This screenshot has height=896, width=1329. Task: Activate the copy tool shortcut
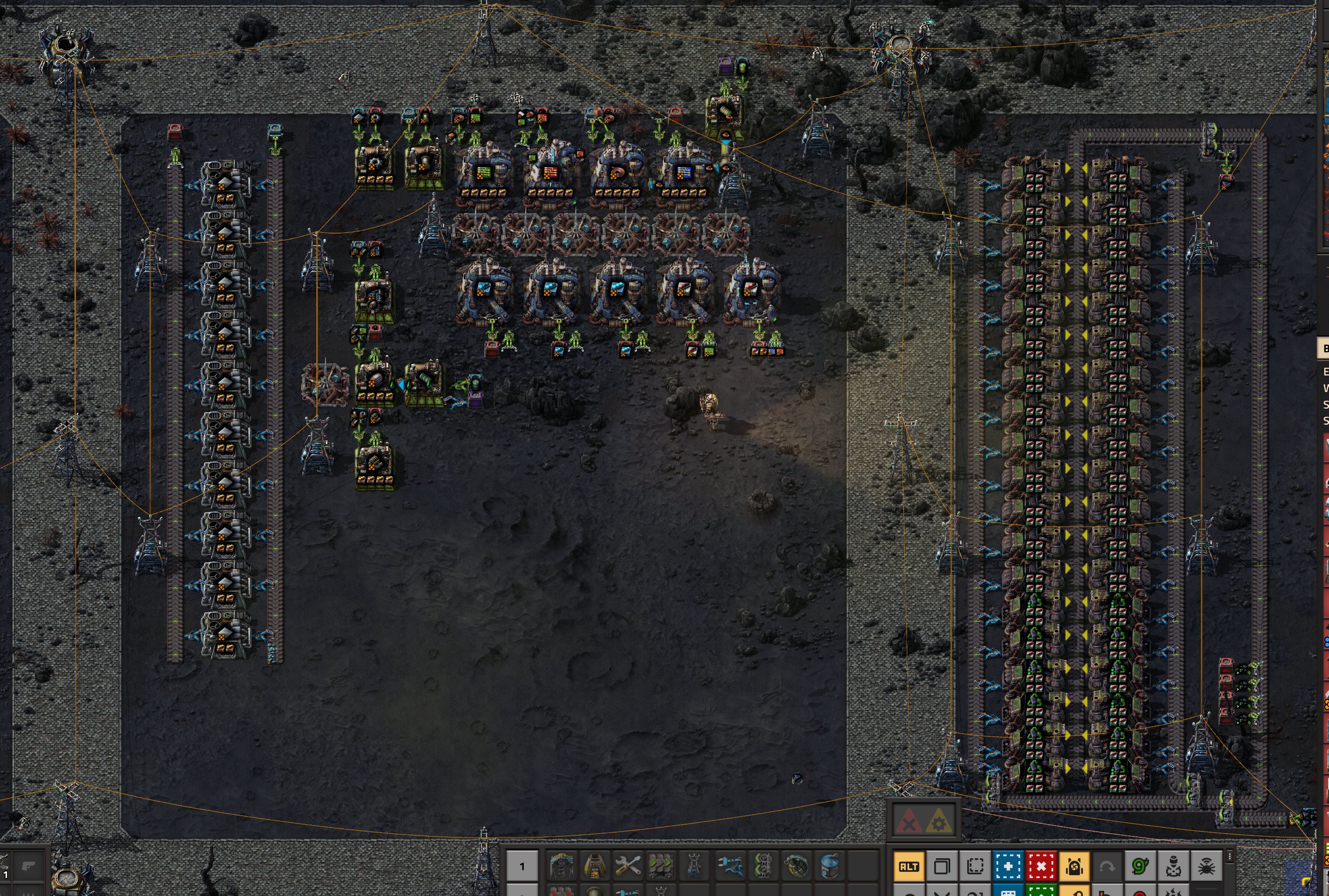tap(942, 866)
